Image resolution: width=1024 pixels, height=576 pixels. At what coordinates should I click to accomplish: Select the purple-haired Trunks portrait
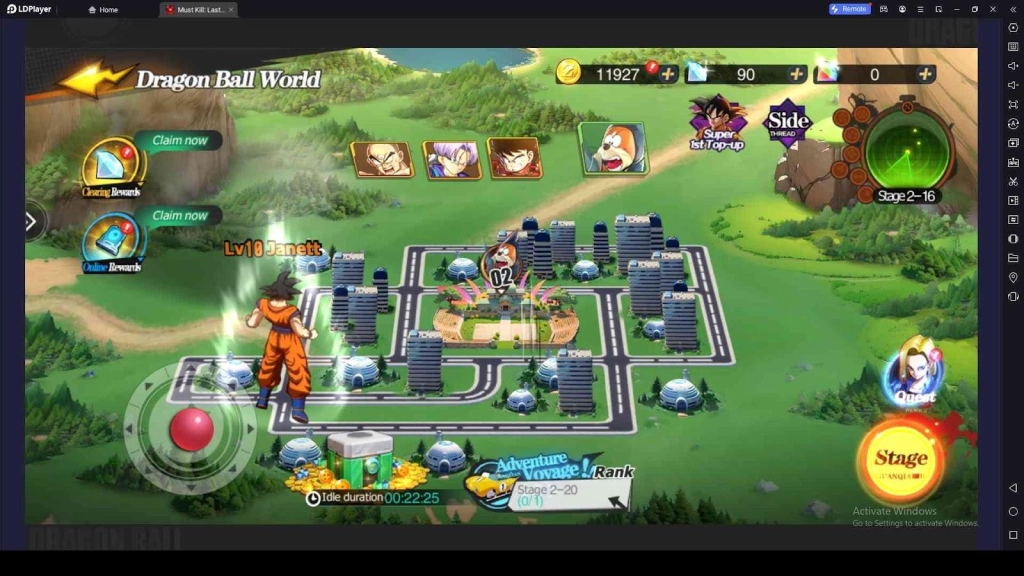click(x=451, y=159)
